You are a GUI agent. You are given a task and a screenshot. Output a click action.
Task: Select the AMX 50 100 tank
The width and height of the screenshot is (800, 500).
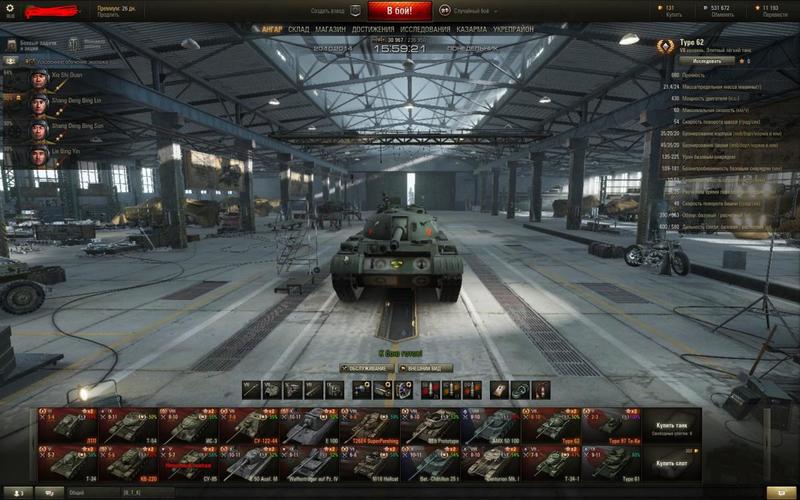490,427
